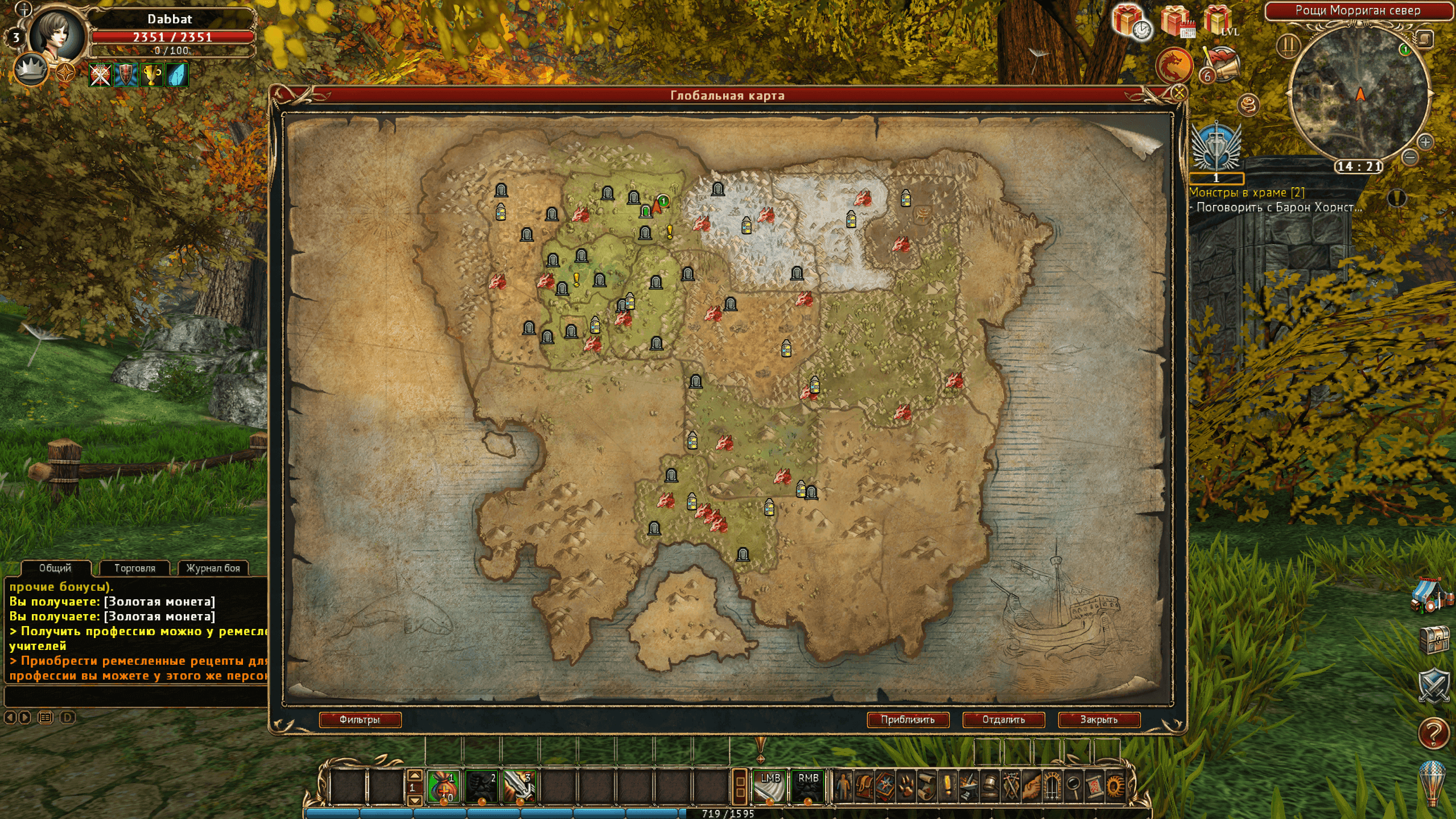Screen dimensions: 1456x819
Task: Close the map with the Закрыть button
Action: pyautogui.click(x=1099, y=720)
